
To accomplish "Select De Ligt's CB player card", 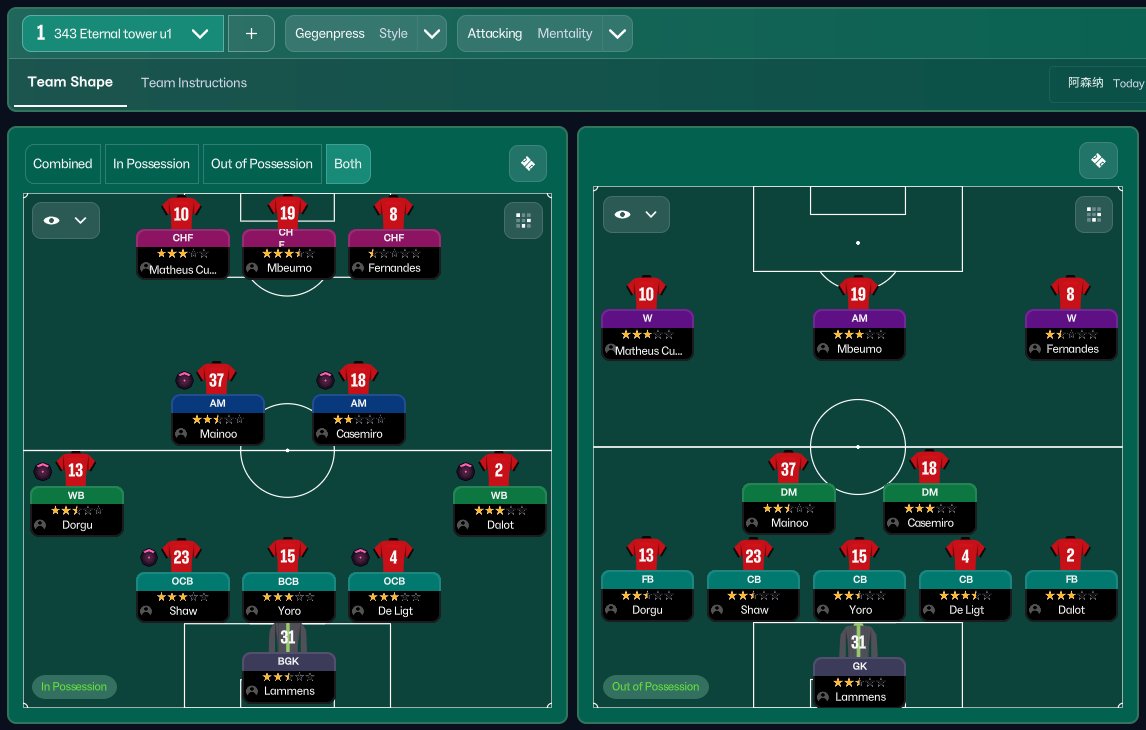I will click(x=965, y=594).
